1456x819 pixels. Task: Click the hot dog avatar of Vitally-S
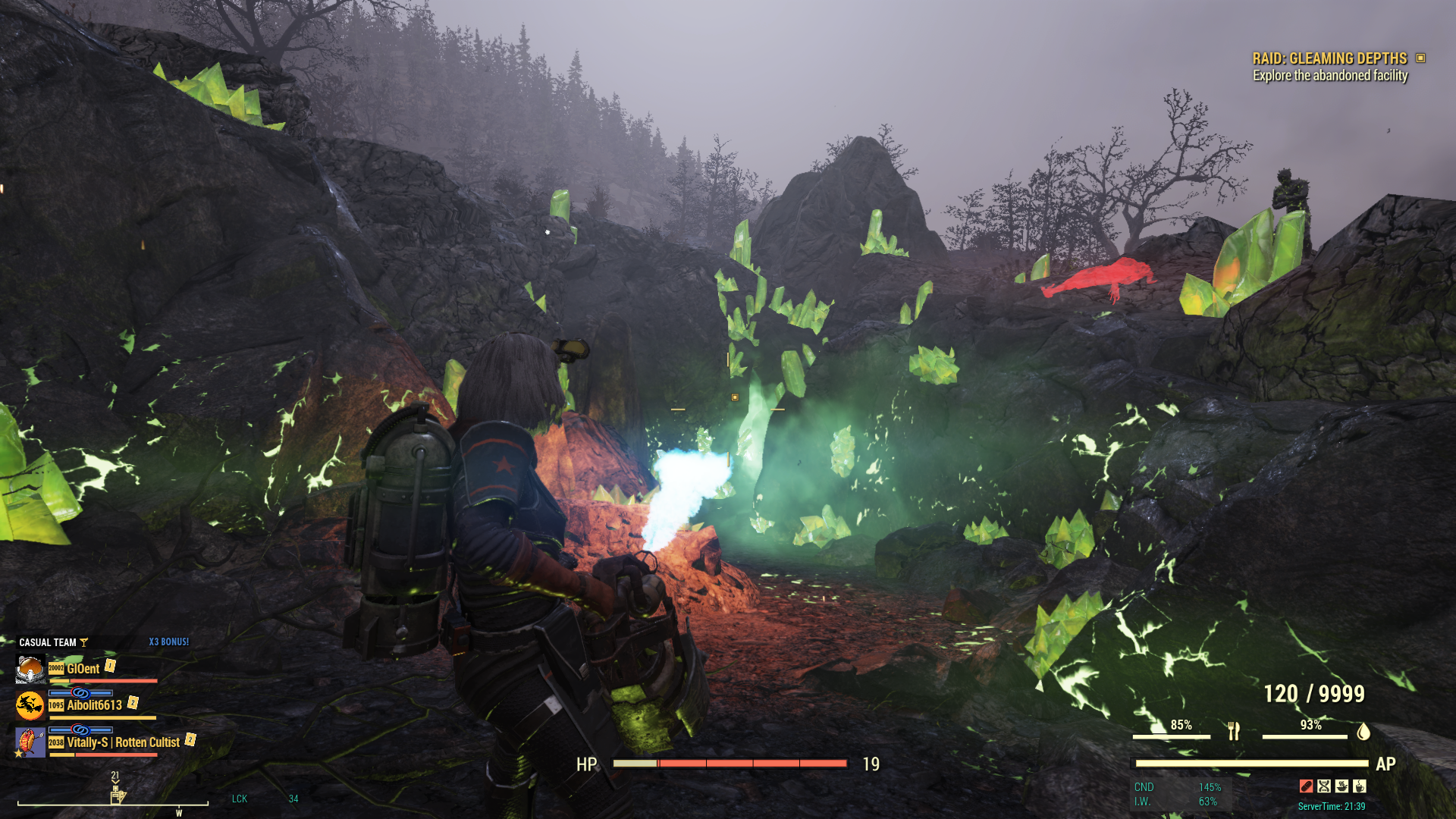(x=30, y=742)
